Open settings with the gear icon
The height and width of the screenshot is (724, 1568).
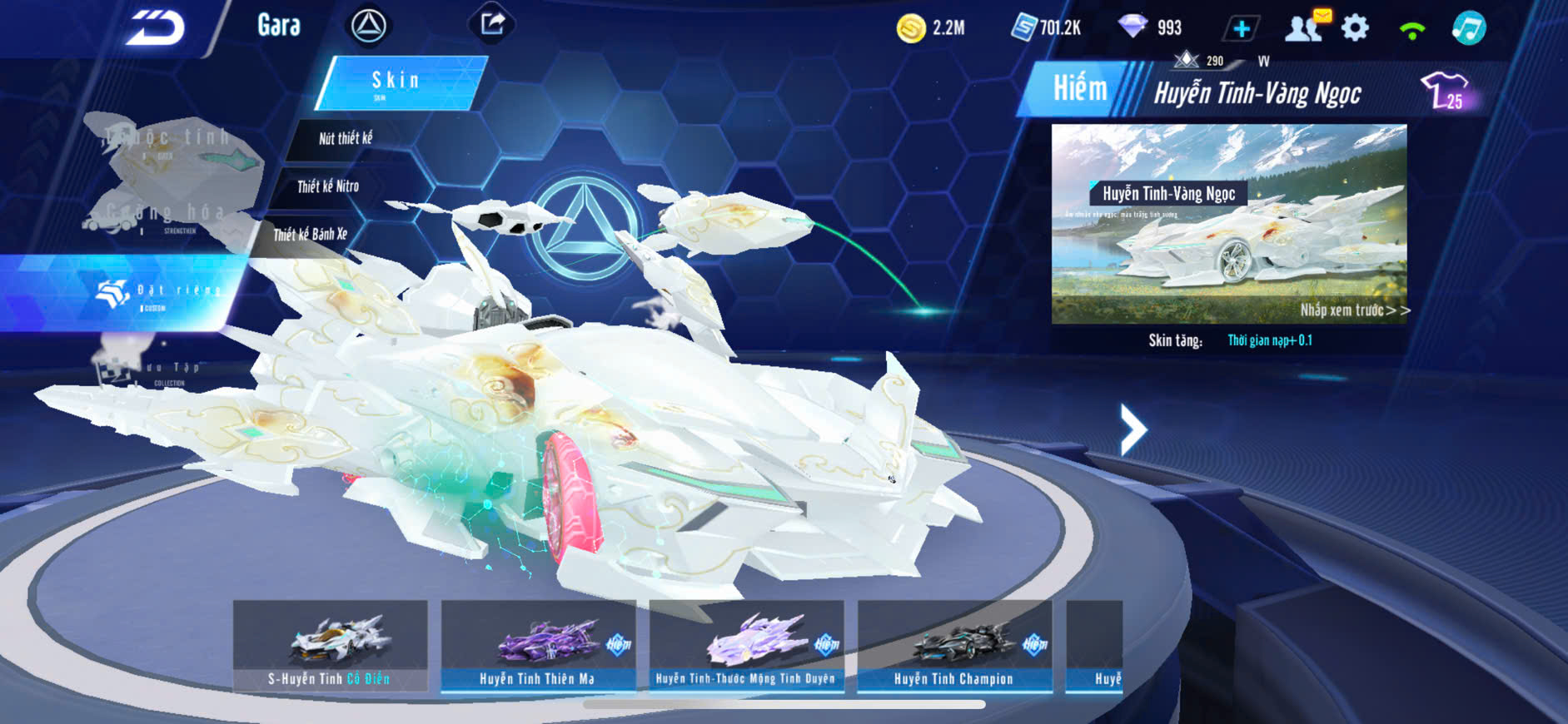click(1355, 28)
